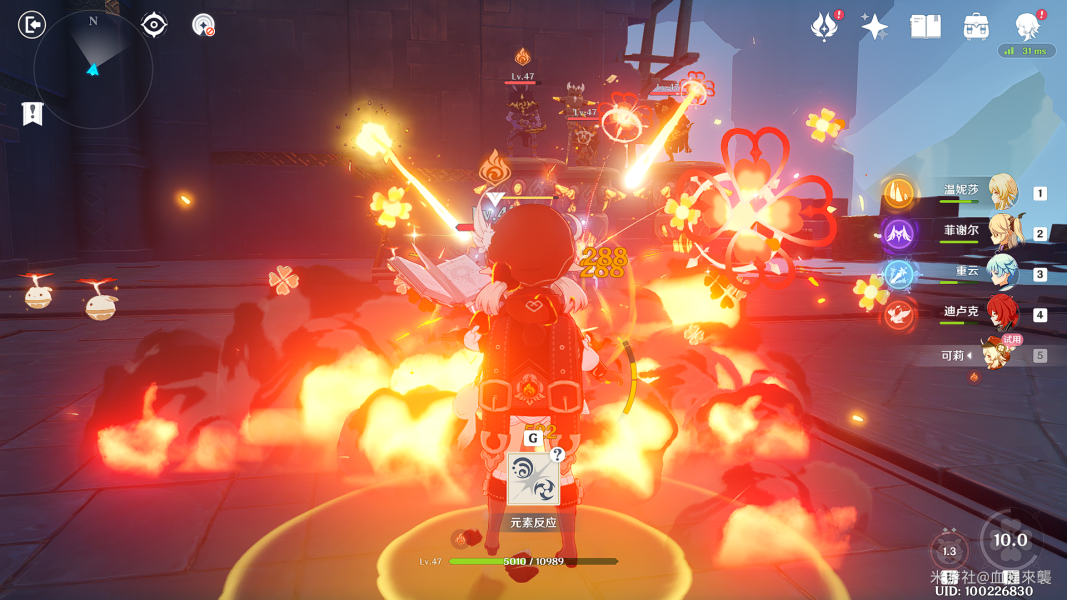The height and width of the screenshot is (600, 1067).
Task: Open the circular minimap
Action: click(93, 69)
